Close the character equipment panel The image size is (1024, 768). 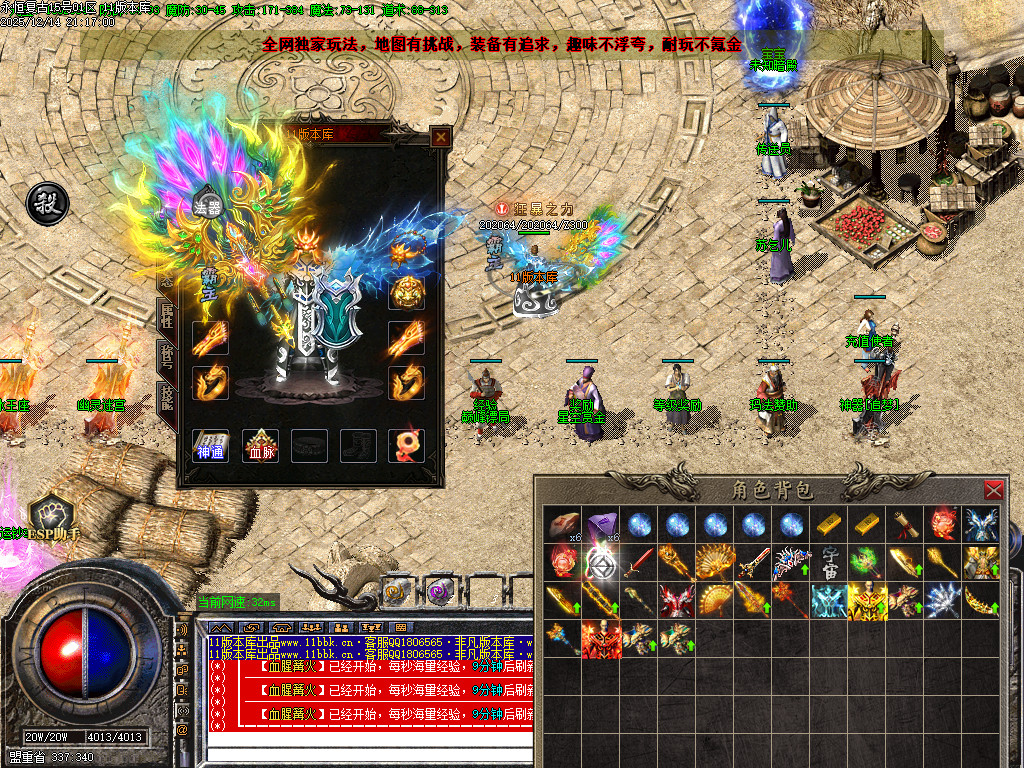pyautogui.click(x=440, y=136)
